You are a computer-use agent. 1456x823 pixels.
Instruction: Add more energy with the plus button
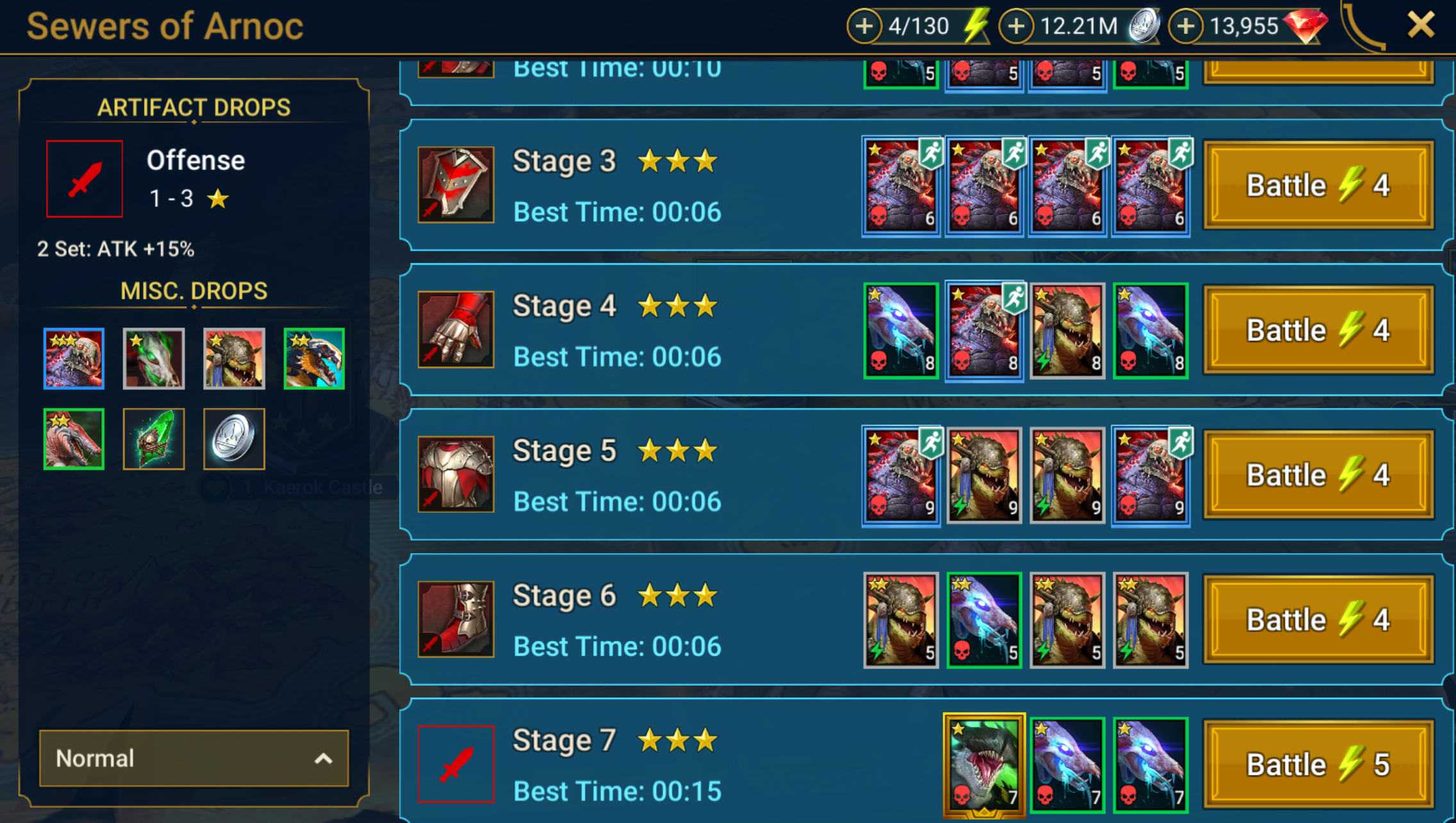point(864,26)
